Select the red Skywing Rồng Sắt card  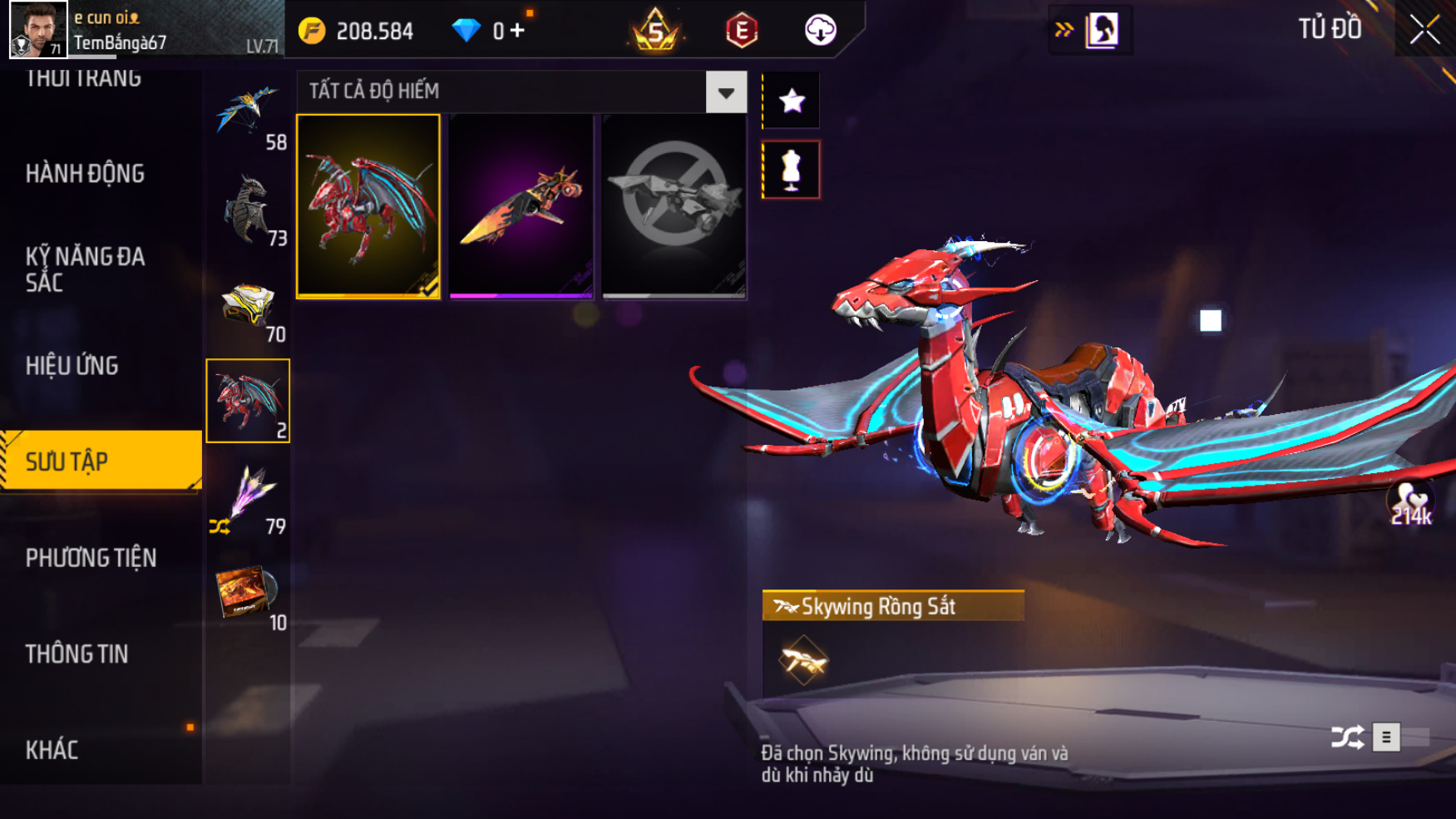(x=368, y=206)
